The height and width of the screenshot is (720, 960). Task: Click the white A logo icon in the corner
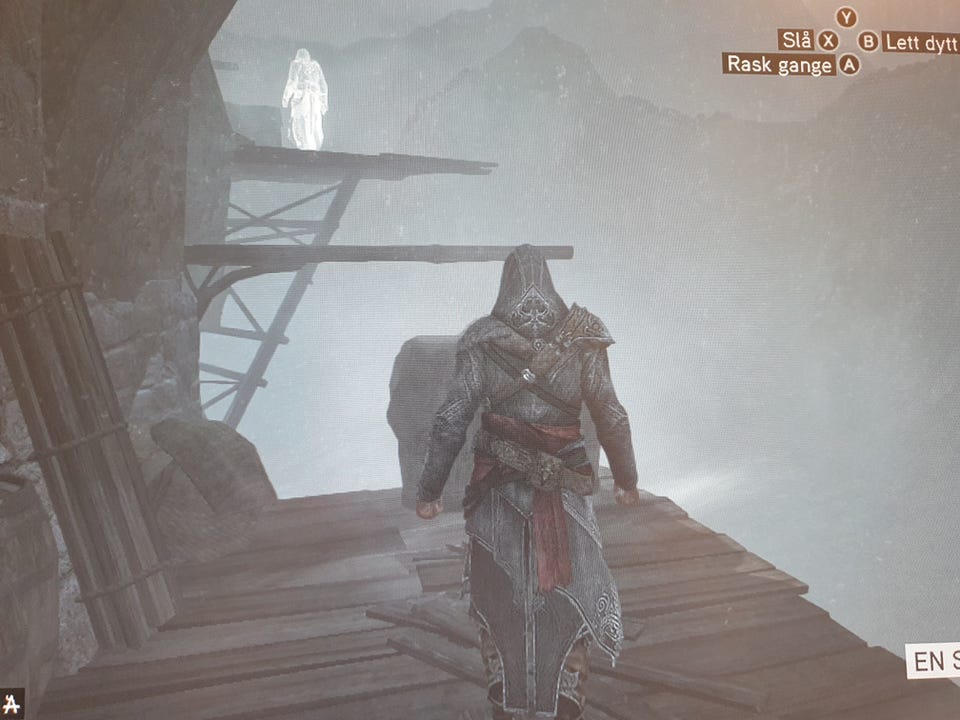[x=11, y=704]
